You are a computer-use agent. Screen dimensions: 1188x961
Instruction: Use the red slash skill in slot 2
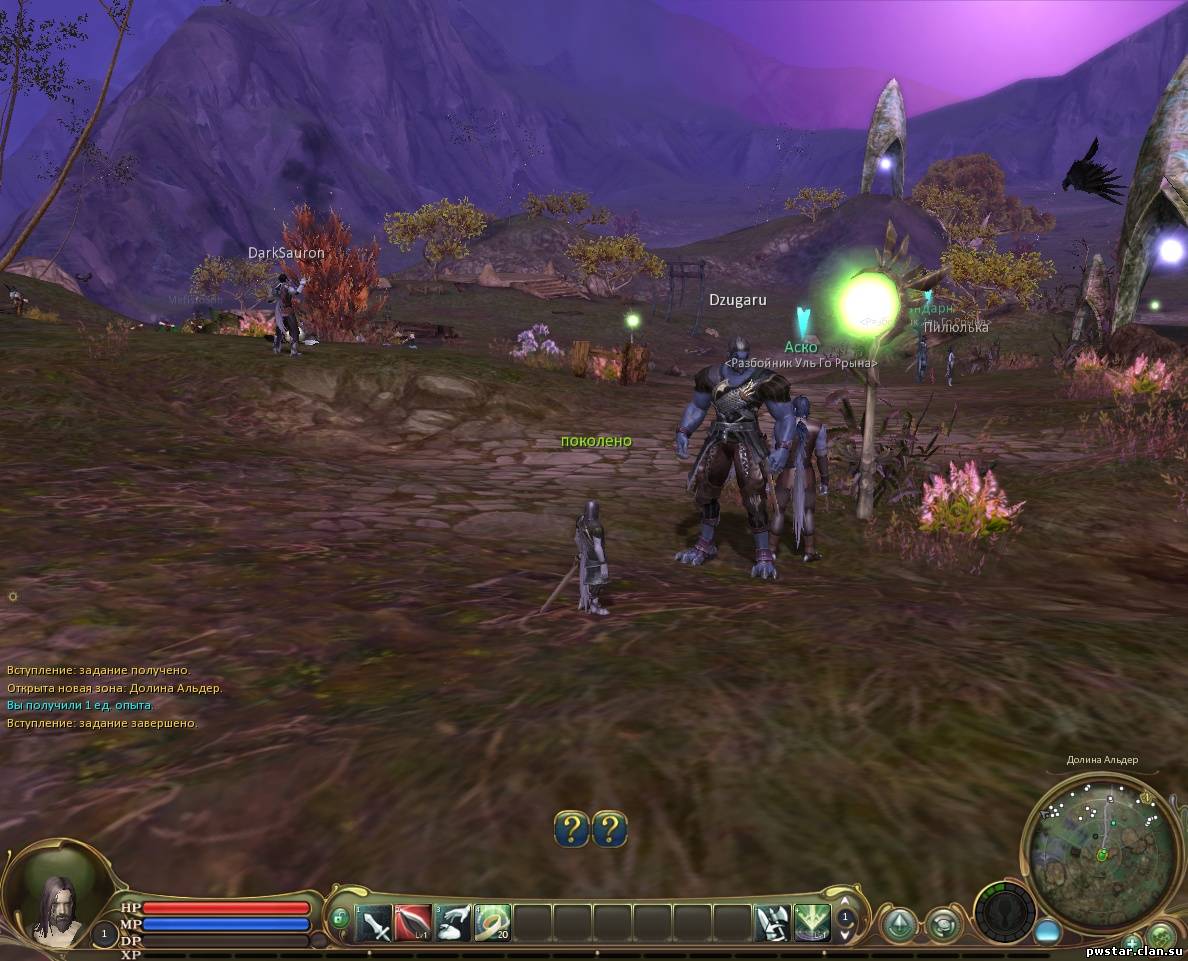(413, 922)
